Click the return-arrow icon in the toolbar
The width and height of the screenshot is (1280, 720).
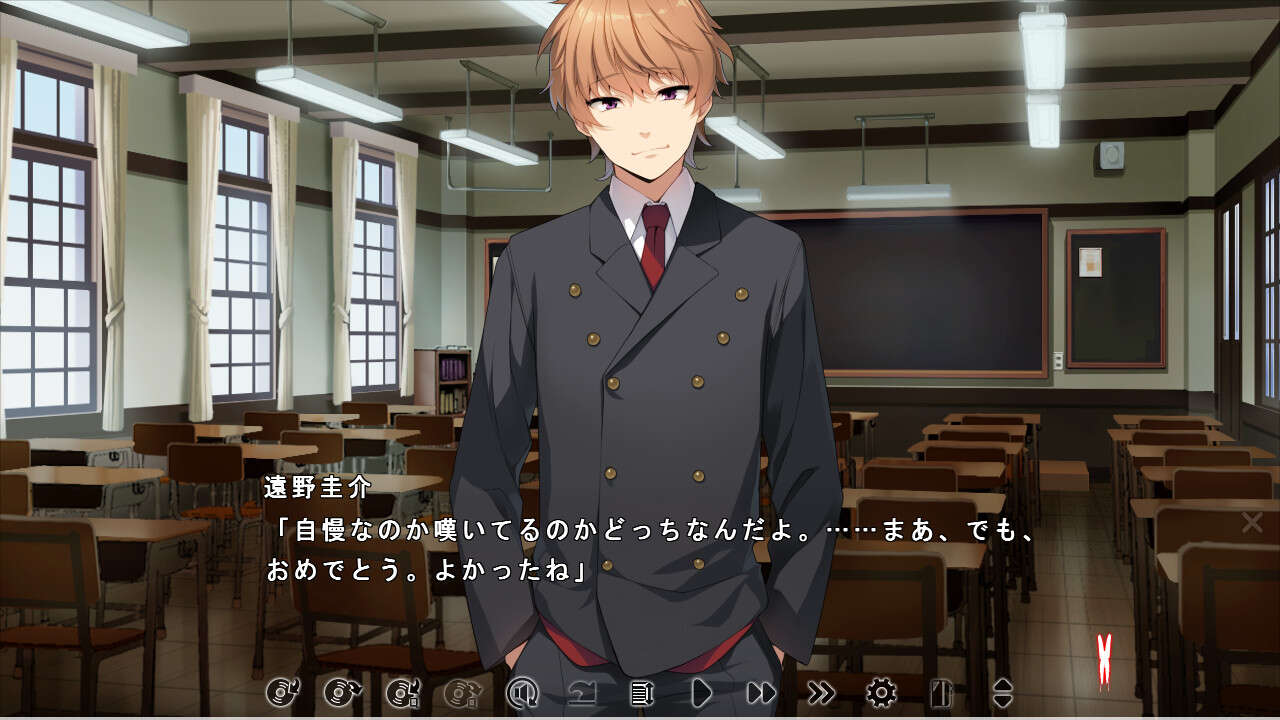pos(581,692)
